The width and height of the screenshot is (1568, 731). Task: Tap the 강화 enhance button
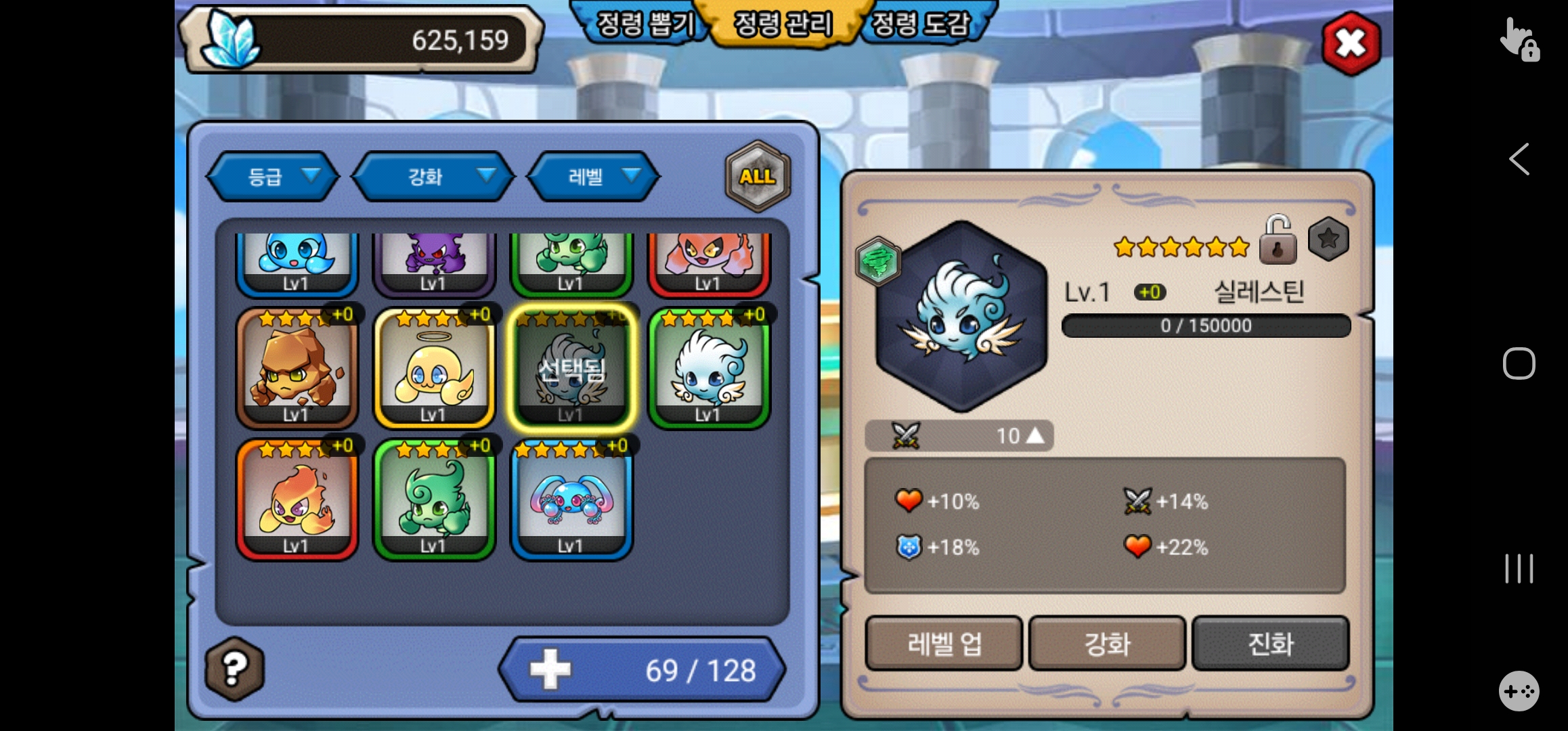point(1107,644)
